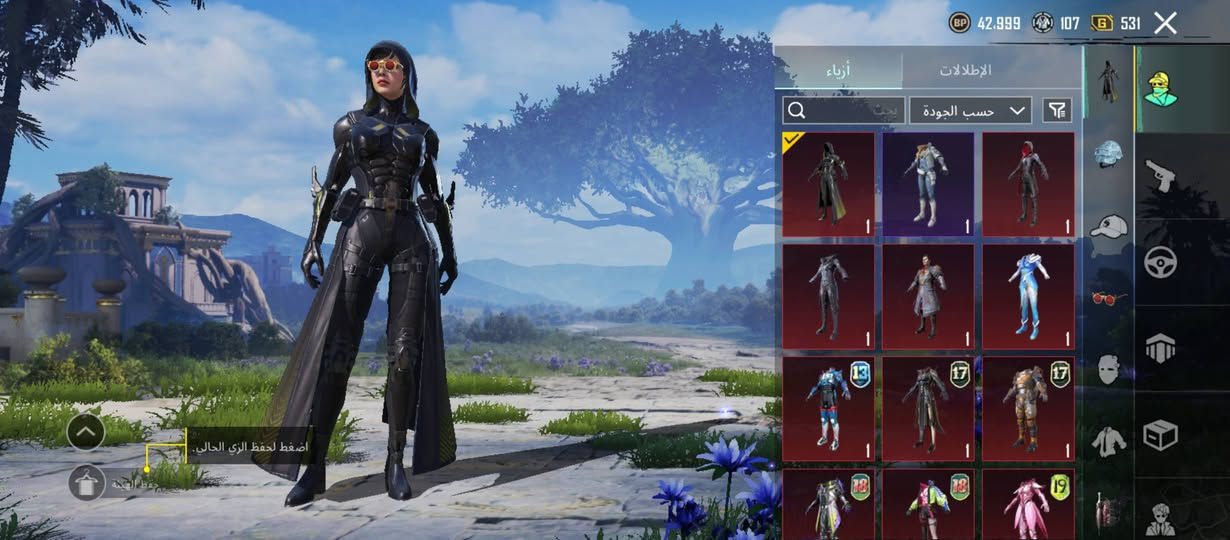Switch to the pistol weapons category
Screen dimensions: 1230x540
pos(1160,176)
